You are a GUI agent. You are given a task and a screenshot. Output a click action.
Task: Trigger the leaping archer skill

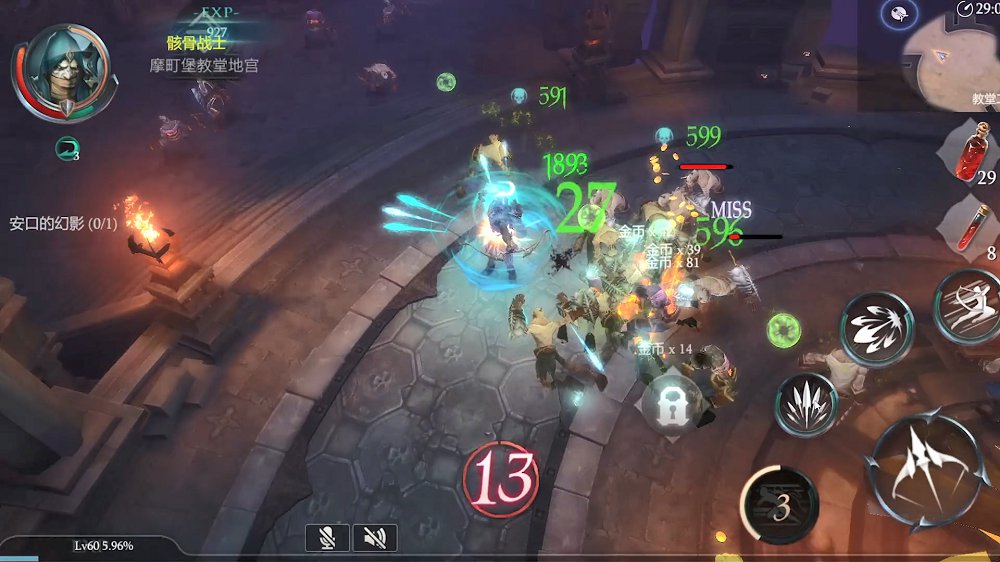click(970, 306)
